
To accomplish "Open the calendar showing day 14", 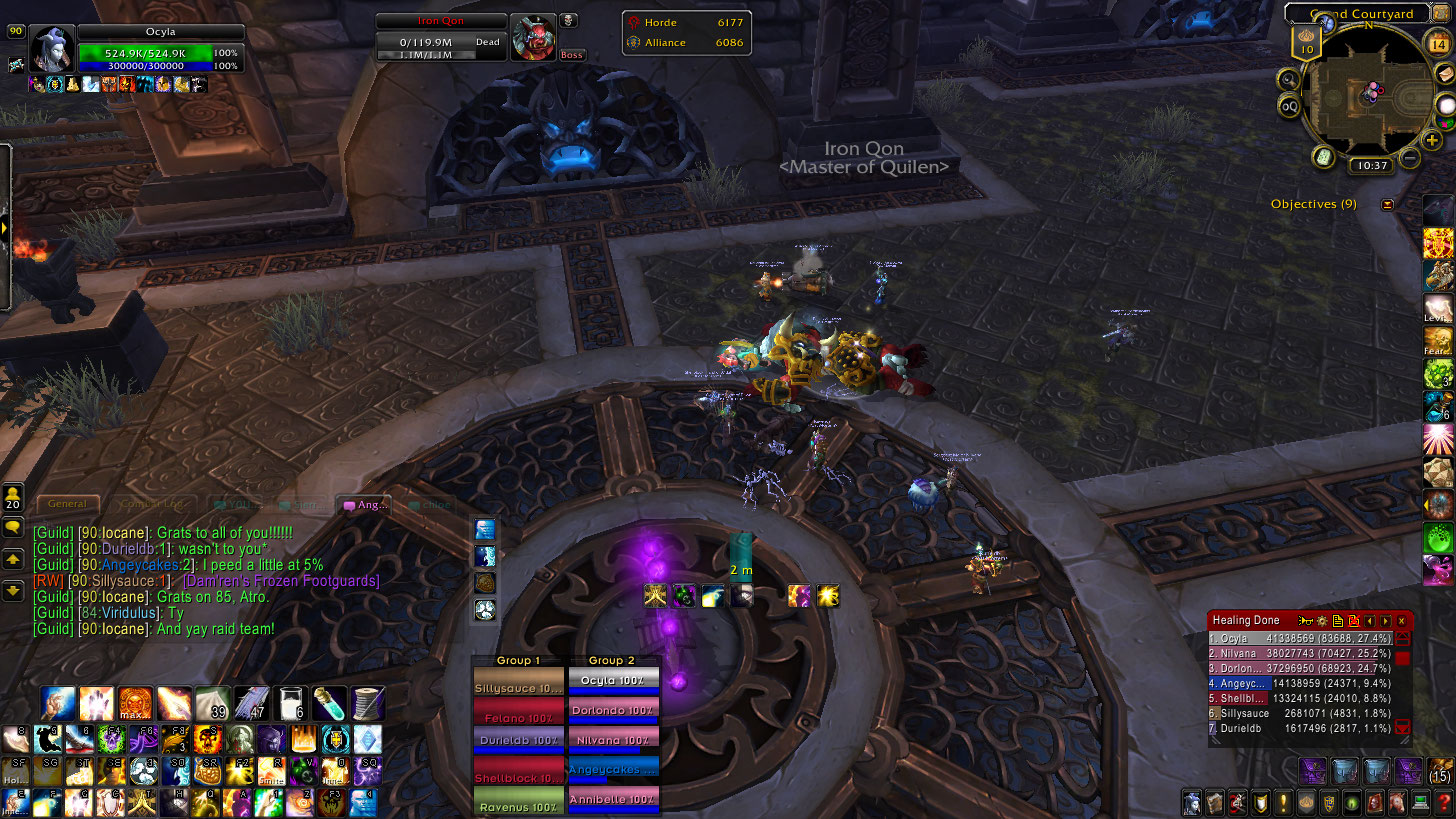I will 1439,43.
